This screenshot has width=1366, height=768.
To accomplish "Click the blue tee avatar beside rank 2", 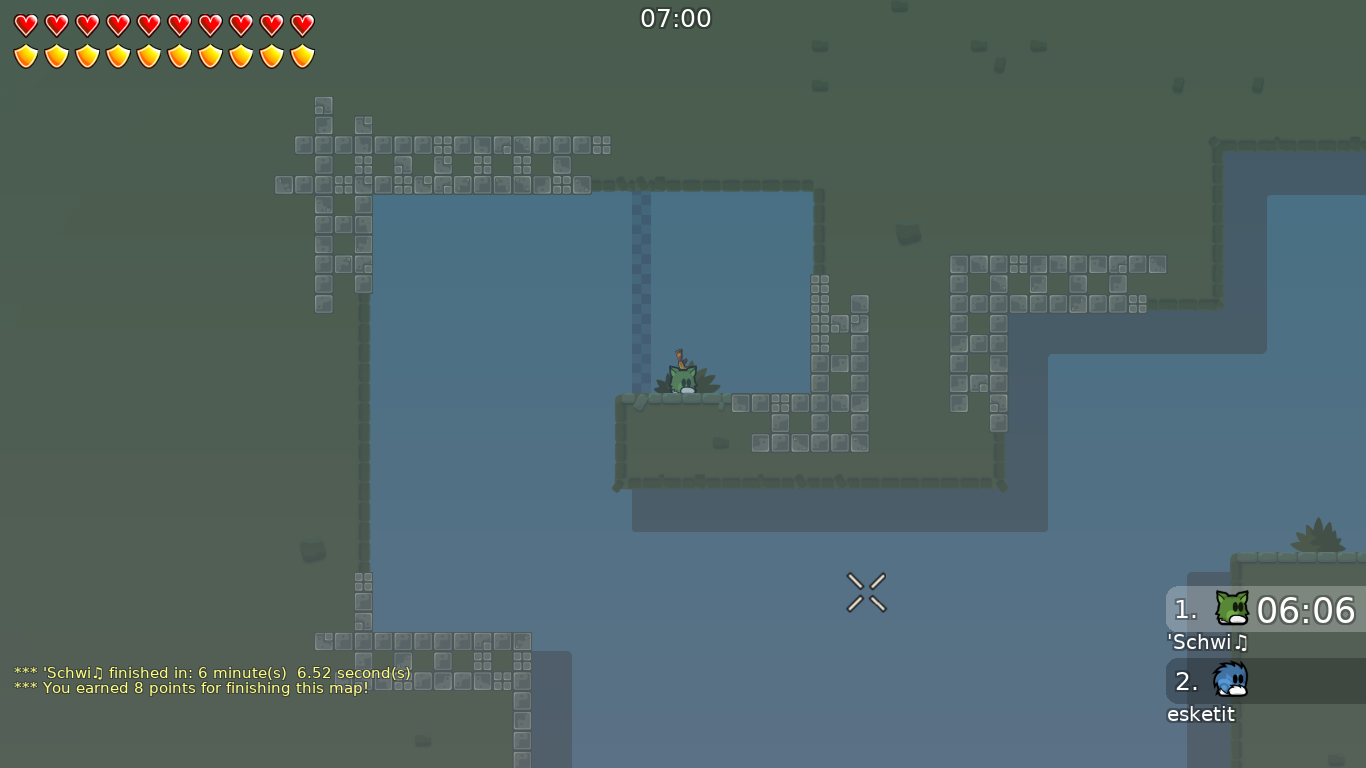I will click(x=1229, y=681).
